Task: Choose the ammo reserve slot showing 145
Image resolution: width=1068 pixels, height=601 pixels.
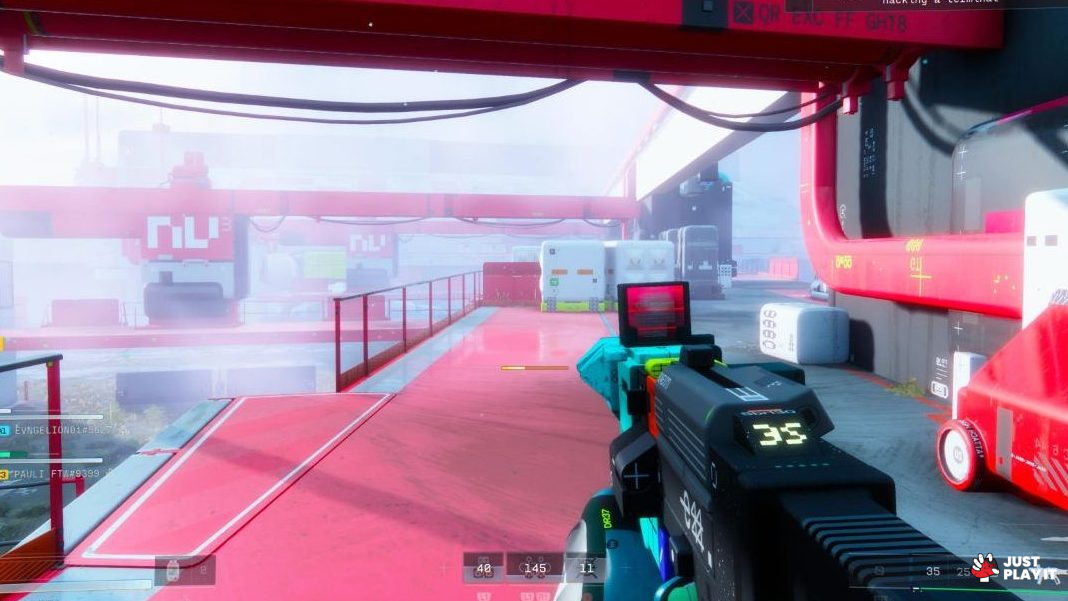Action: pyautogui.click(x=535, y=569)
